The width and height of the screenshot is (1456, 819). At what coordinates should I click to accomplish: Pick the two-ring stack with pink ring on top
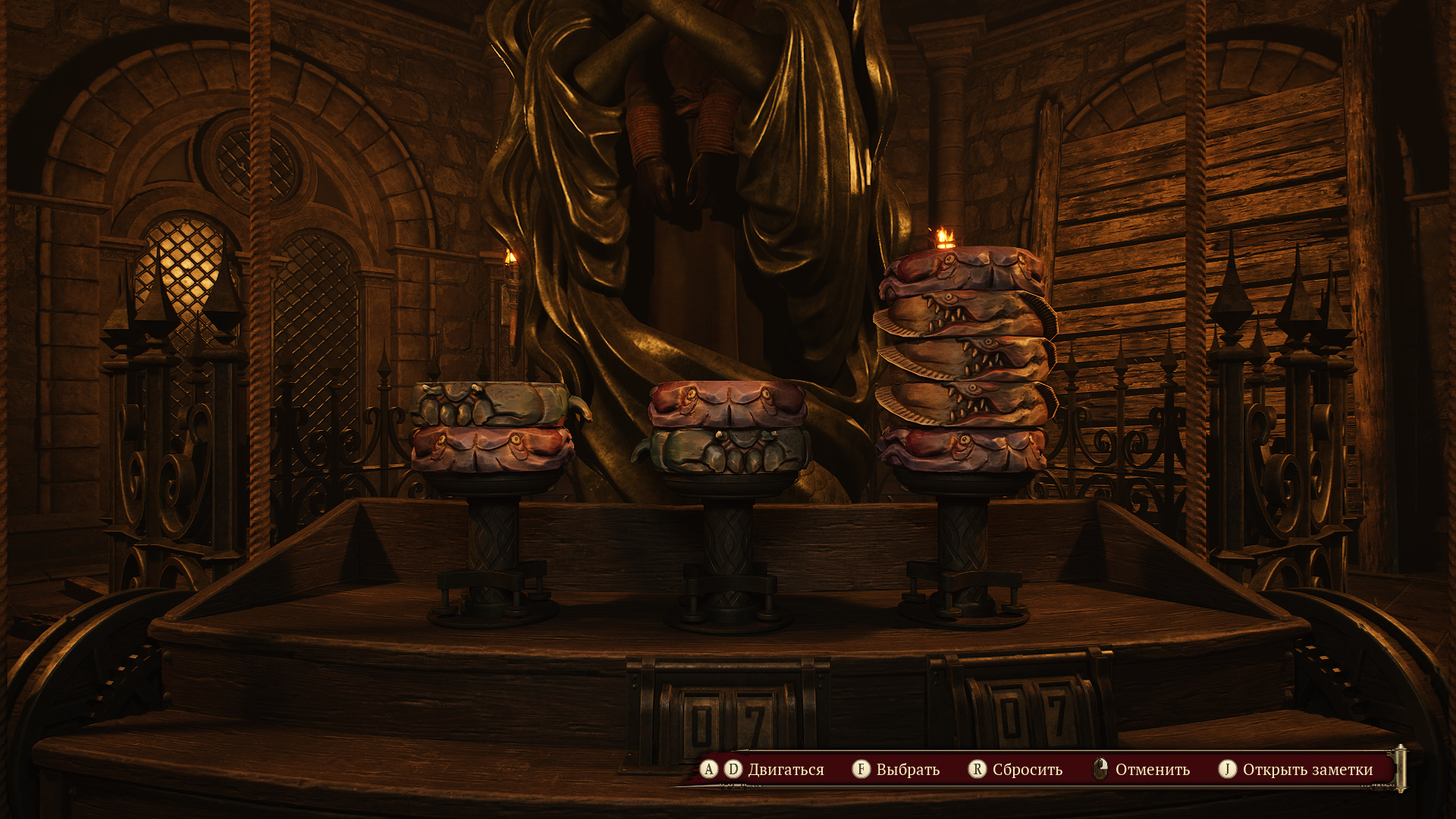pos(726,427)
